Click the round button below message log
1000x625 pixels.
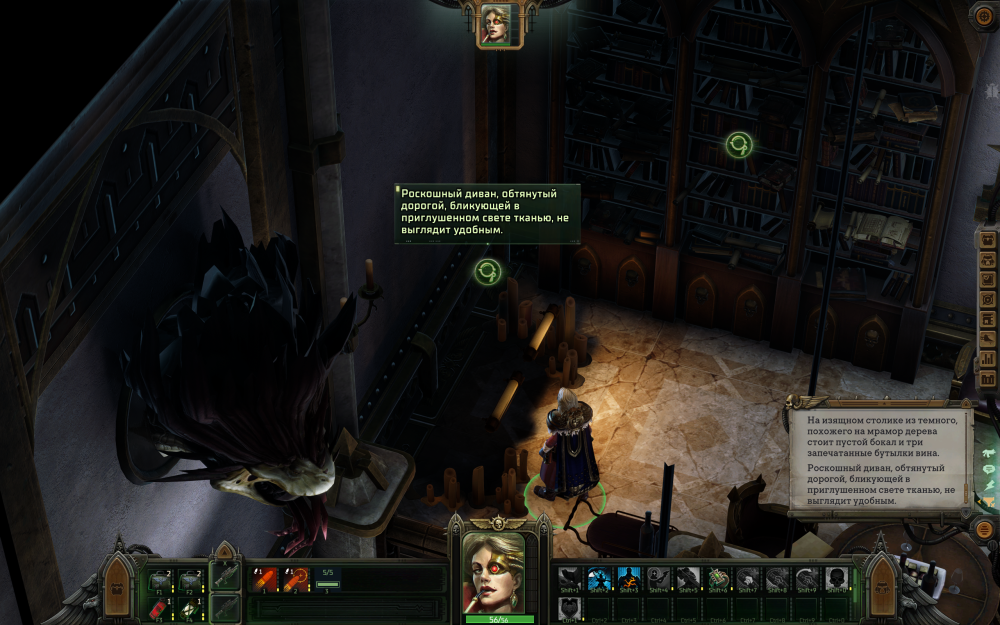[x=984, y=527]
